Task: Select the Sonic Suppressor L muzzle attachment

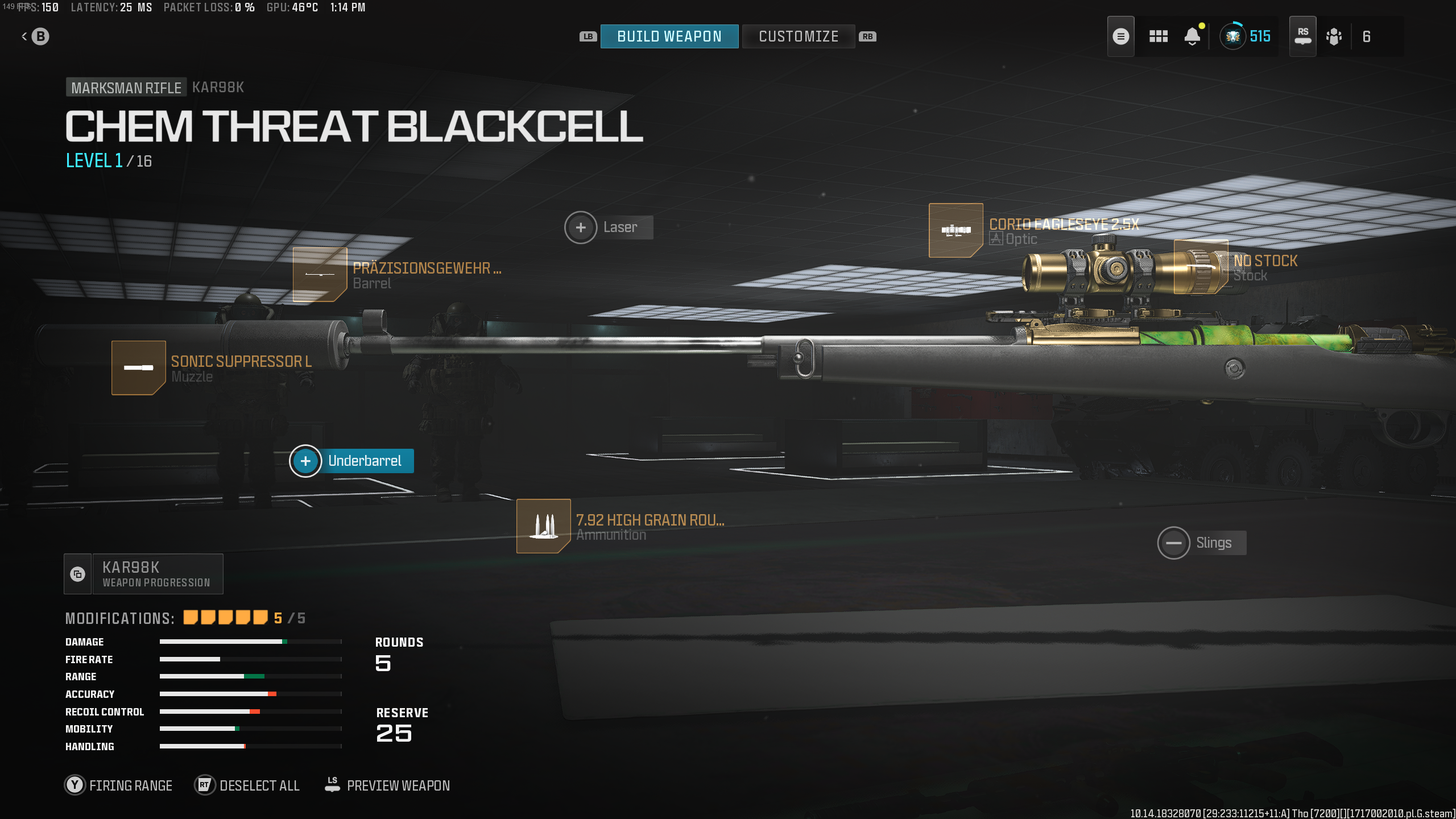Action: coord(138,368)
